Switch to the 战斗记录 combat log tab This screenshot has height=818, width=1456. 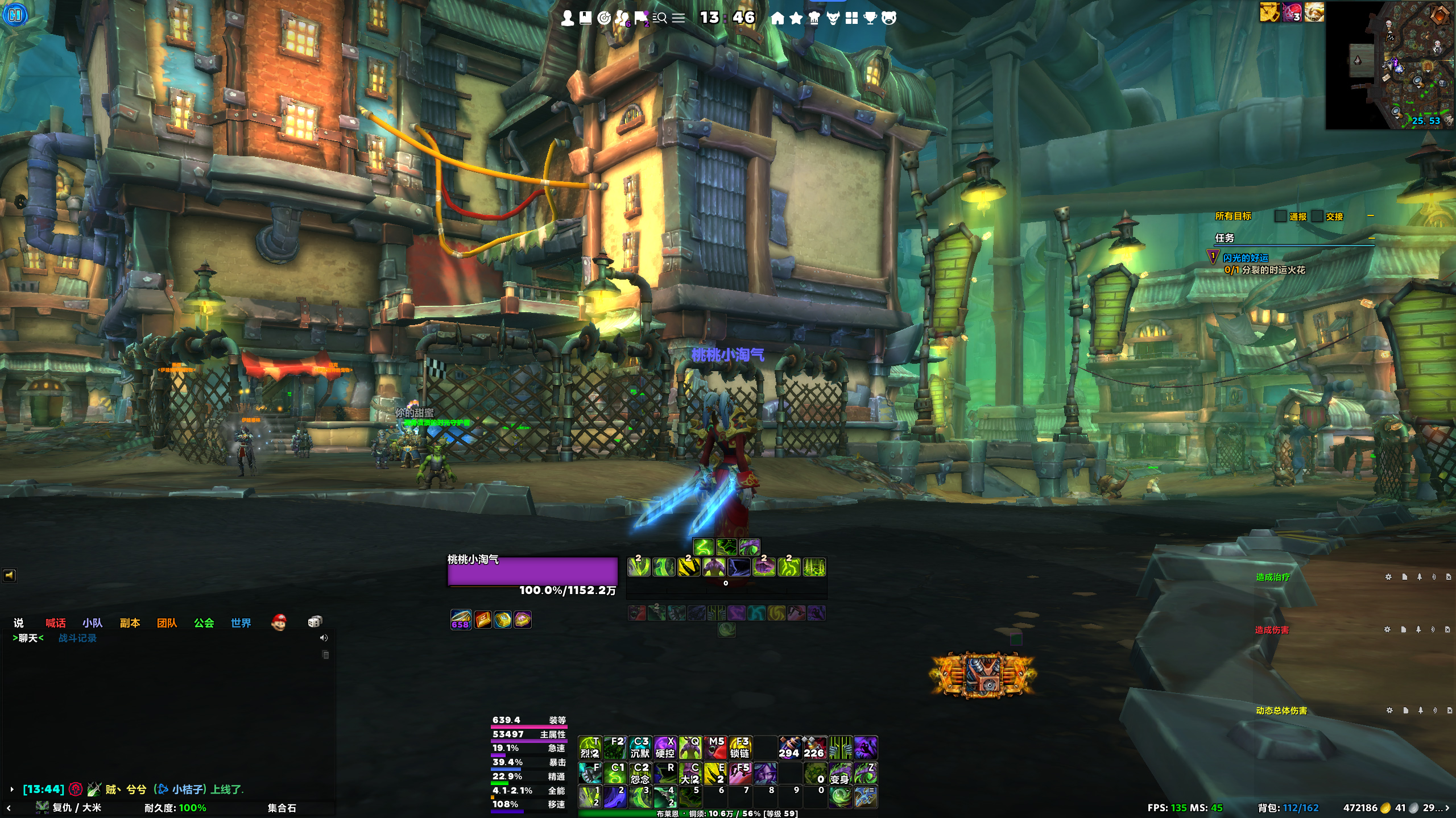click(77, 638)
